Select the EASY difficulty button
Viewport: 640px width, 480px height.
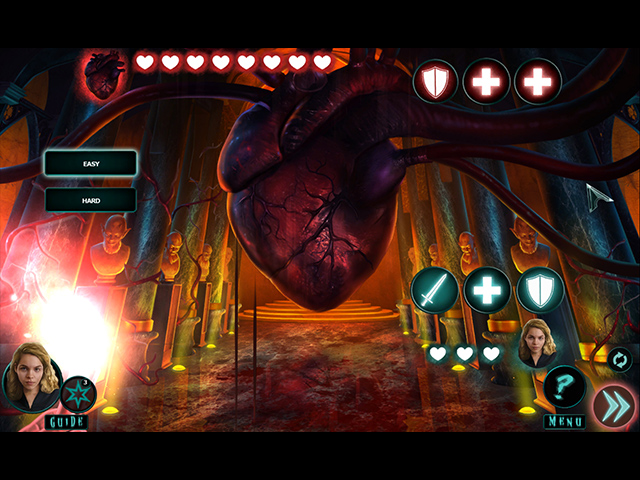click(90, 163)
